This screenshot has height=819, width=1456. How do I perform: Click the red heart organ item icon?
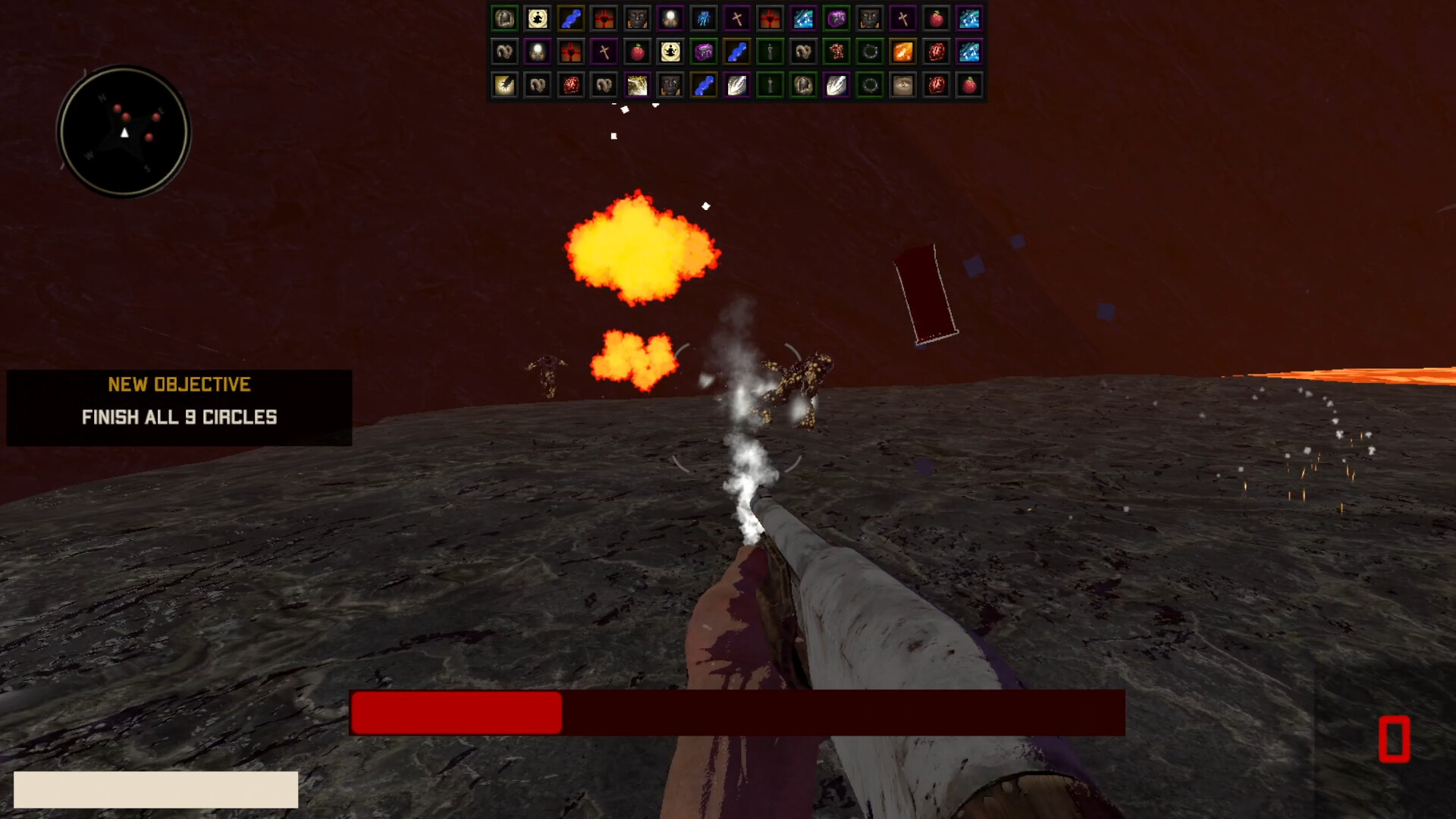937,52
